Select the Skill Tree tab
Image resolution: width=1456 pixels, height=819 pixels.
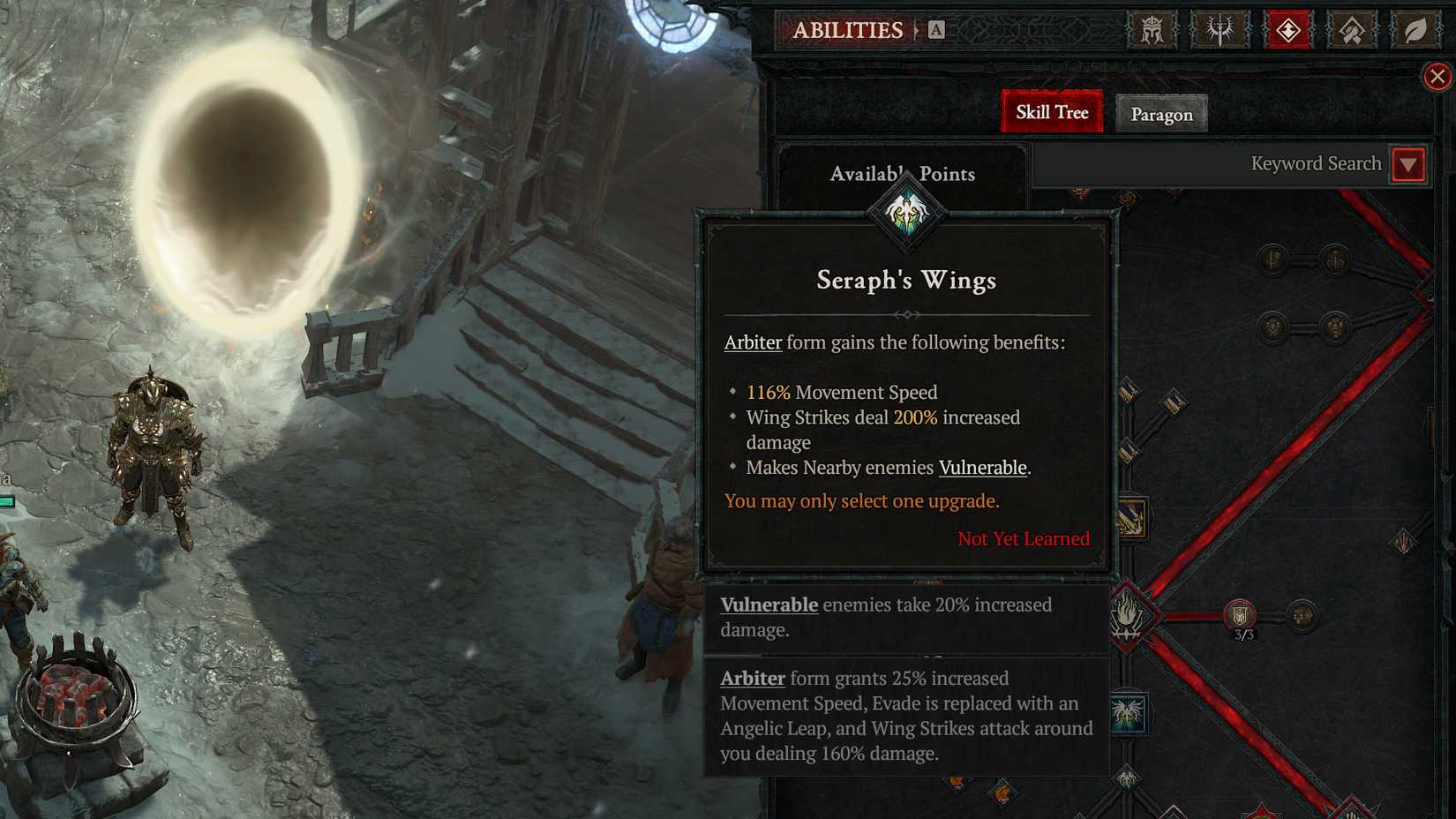tap(1051, 112)
